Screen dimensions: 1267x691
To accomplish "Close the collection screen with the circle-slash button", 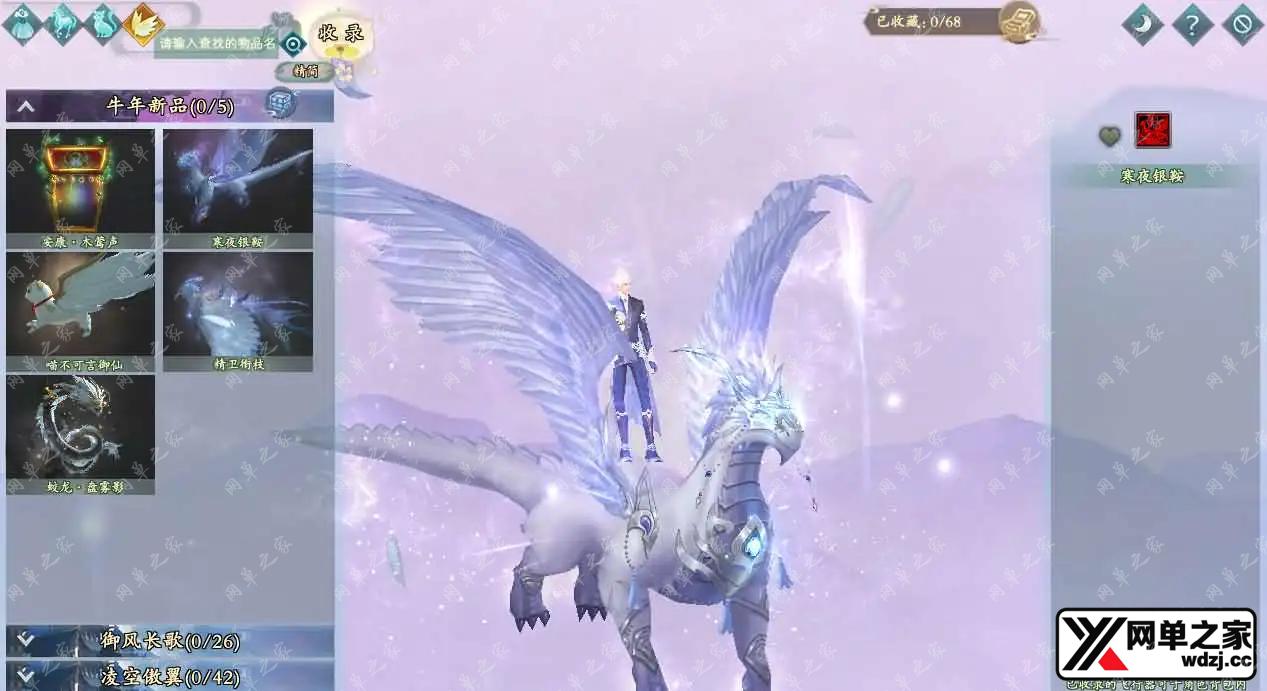I will pyautogui.click(x=1242, y=24).
